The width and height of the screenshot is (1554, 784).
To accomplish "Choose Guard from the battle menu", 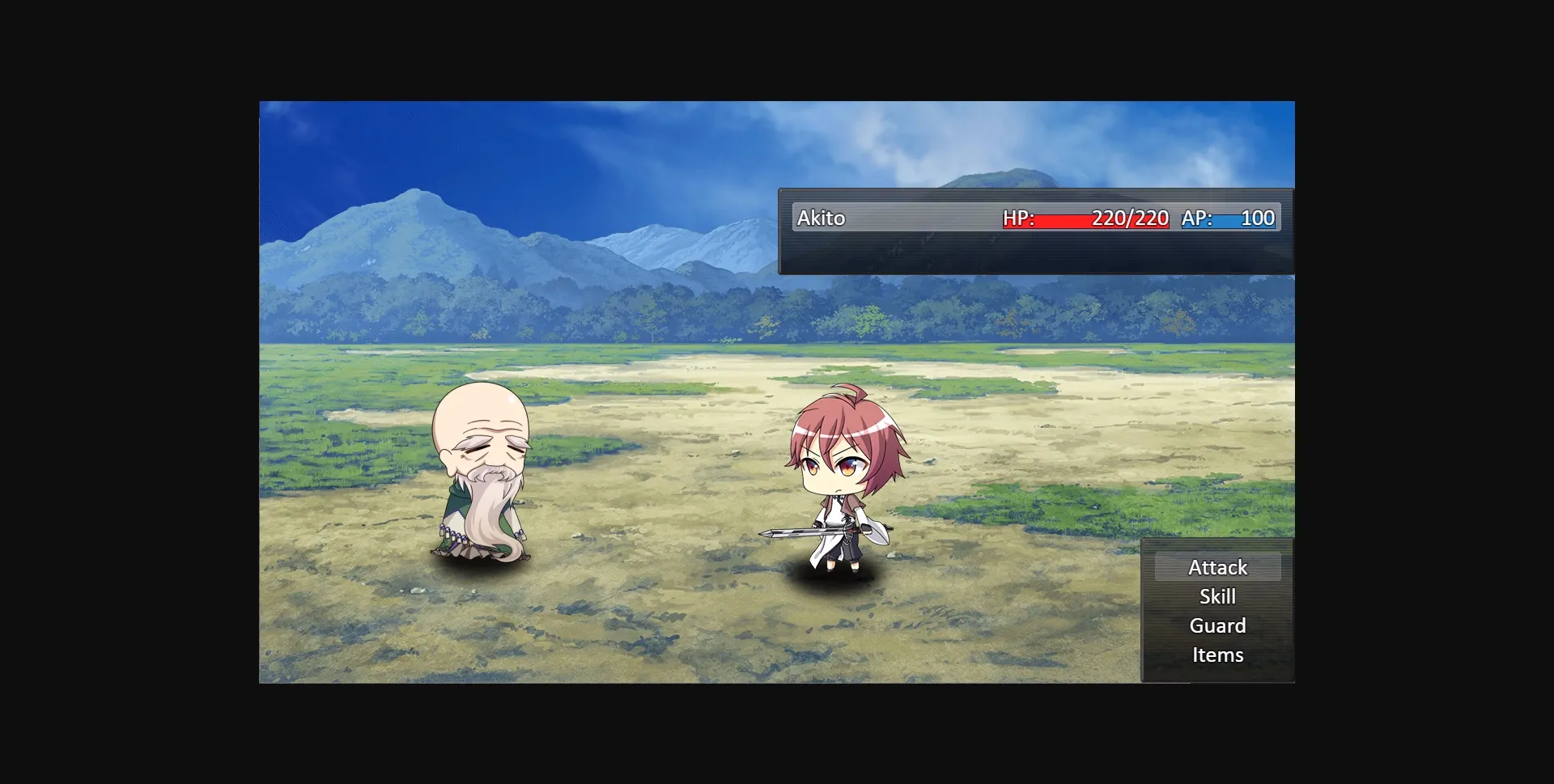I will coord(1217,625).
